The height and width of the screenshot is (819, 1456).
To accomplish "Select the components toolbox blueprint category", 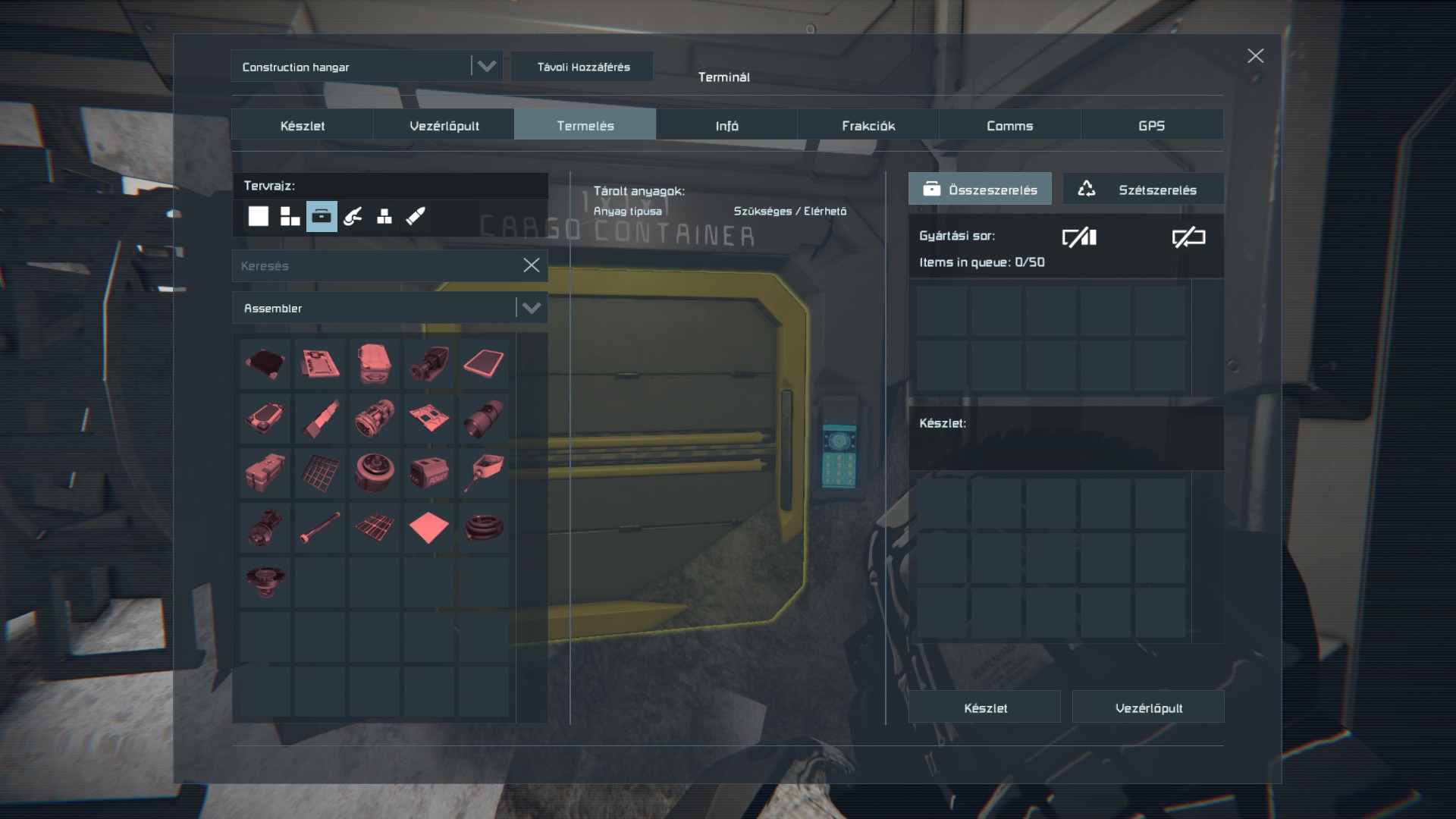I will coord(322,216).
